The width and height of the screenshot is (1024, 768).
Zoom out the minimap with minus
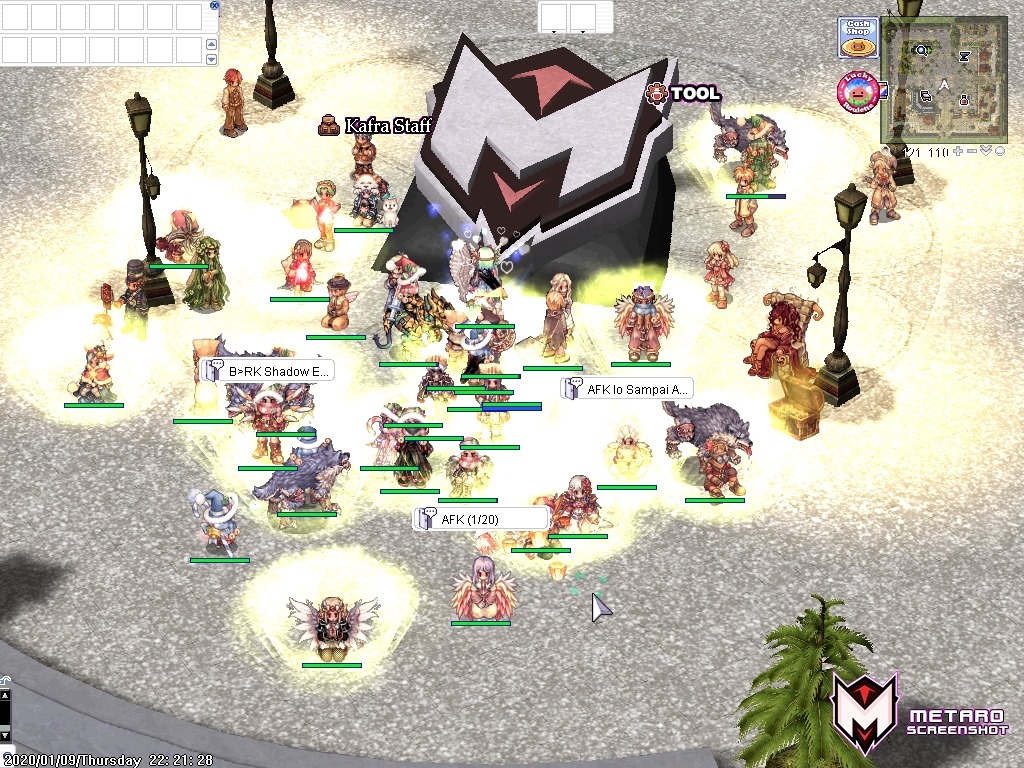(x=972, y=151)
